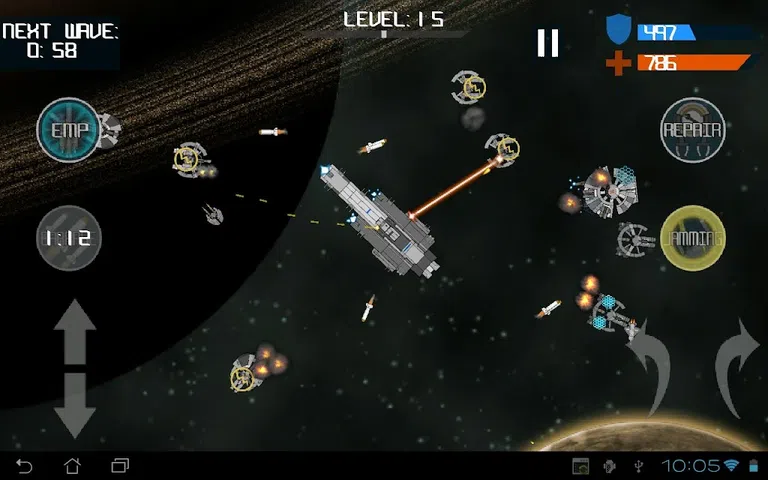
Task: Reverse with the down arrow
Action: (x=75, y=404)
